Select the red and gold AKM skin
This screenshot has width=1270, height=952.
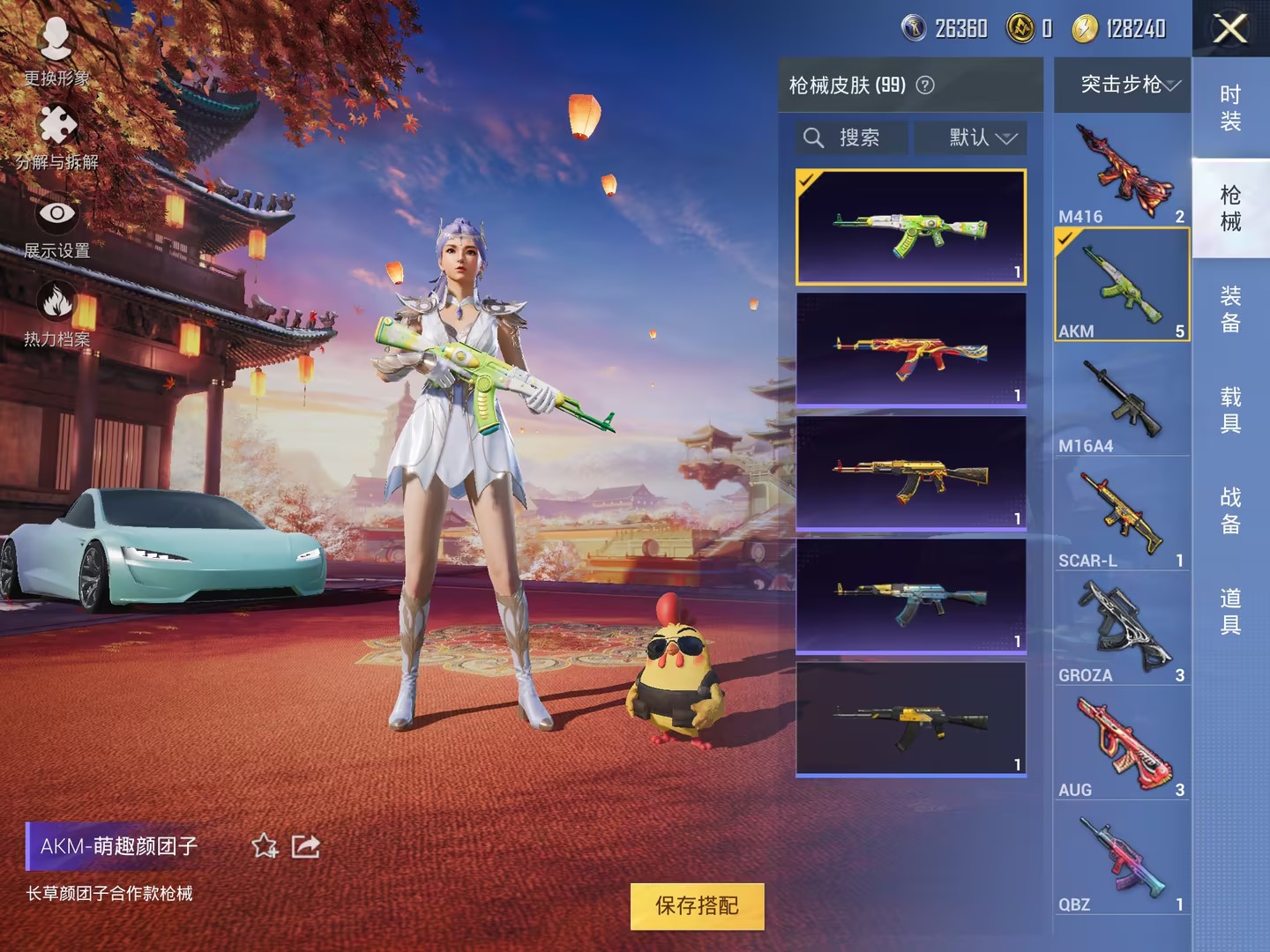911,349
